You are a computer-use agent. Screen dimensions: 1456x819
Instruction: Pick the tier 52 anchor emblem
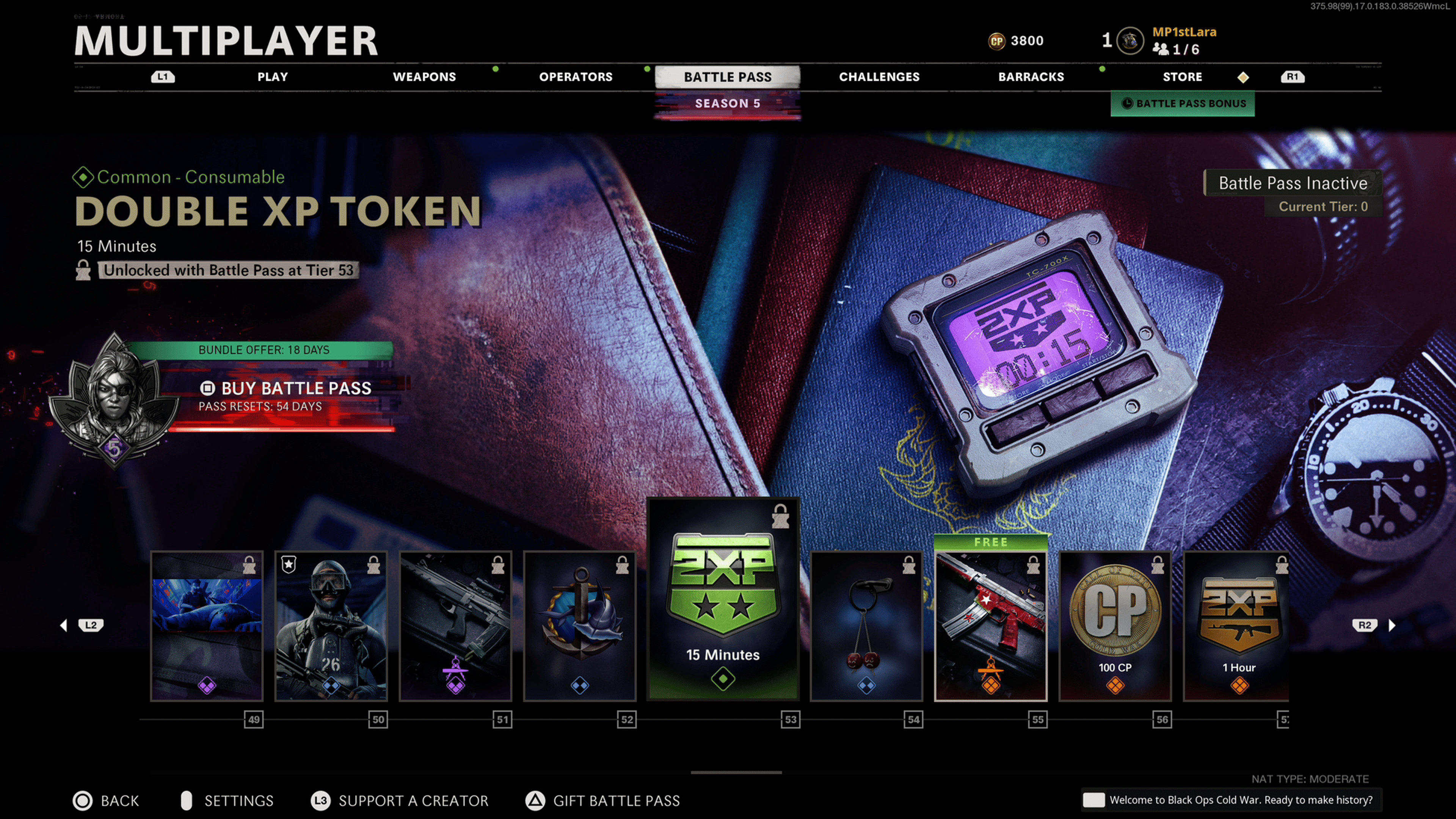(580, 626)
